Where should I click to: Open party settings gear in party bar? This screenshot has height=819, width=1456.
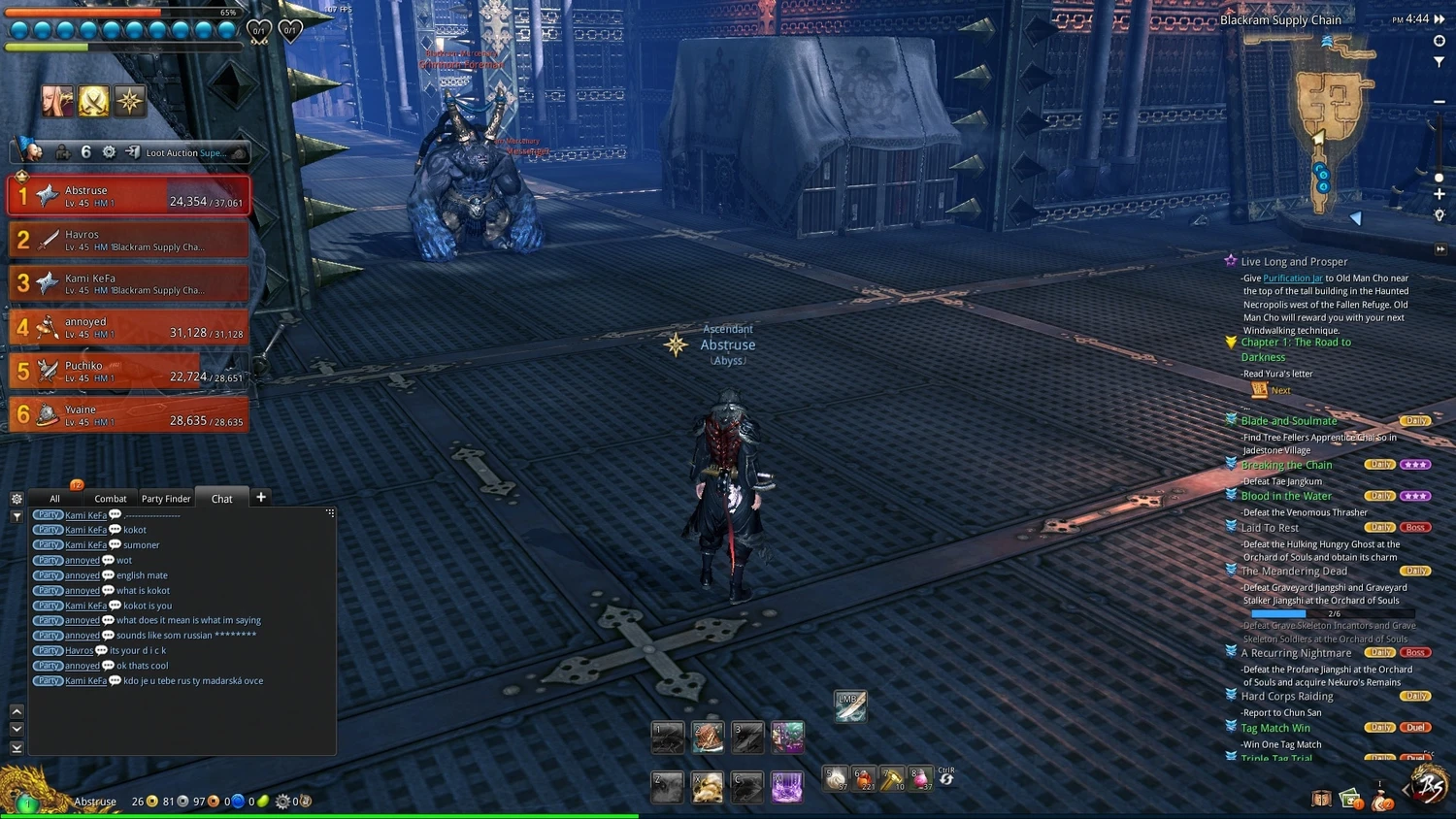click(x=109, y=152)
